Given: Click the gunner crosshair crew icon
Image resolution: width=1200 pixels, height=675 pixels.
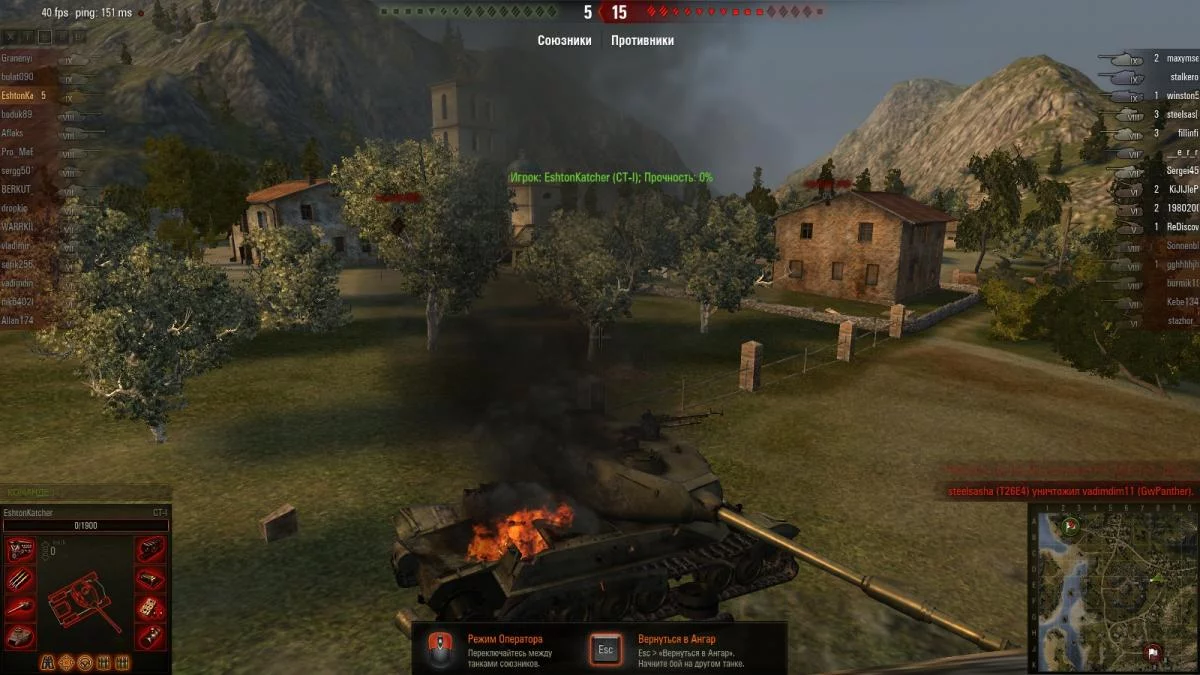Looking at the screenshot, I should coord(66,662).
